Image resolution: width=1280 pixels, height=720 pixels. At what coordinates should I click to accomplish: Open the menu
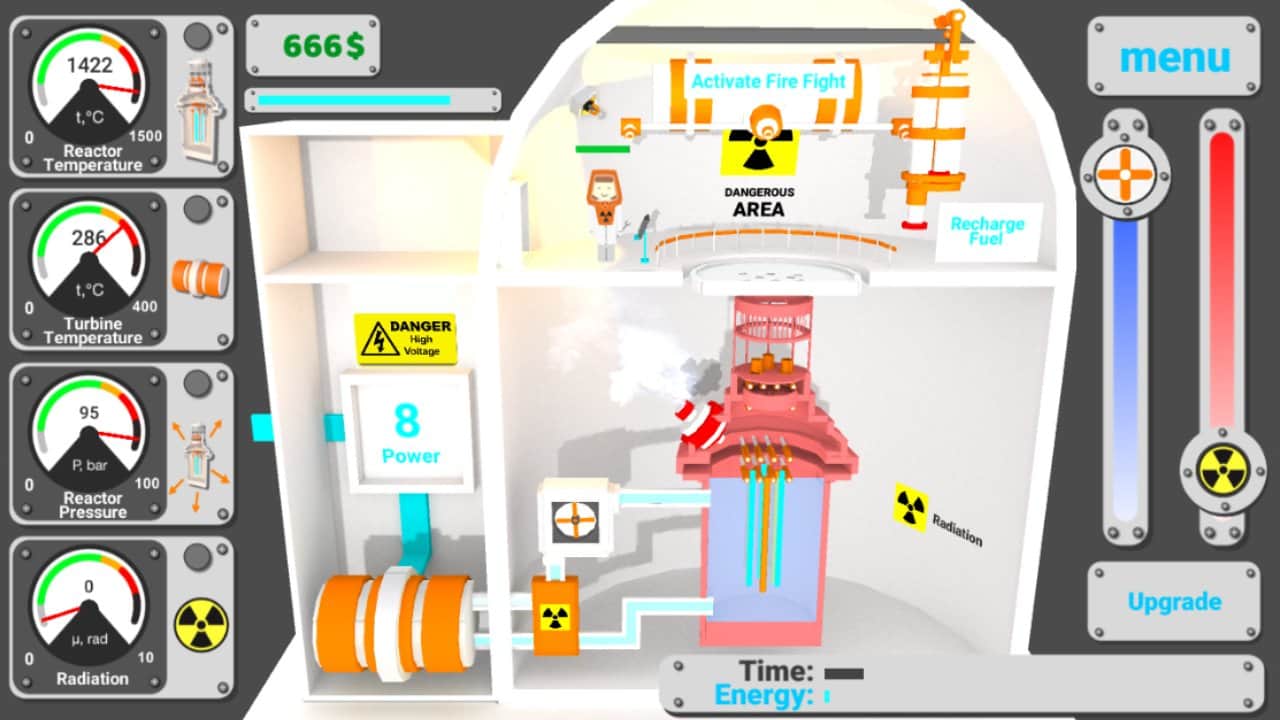point(1173,57)
